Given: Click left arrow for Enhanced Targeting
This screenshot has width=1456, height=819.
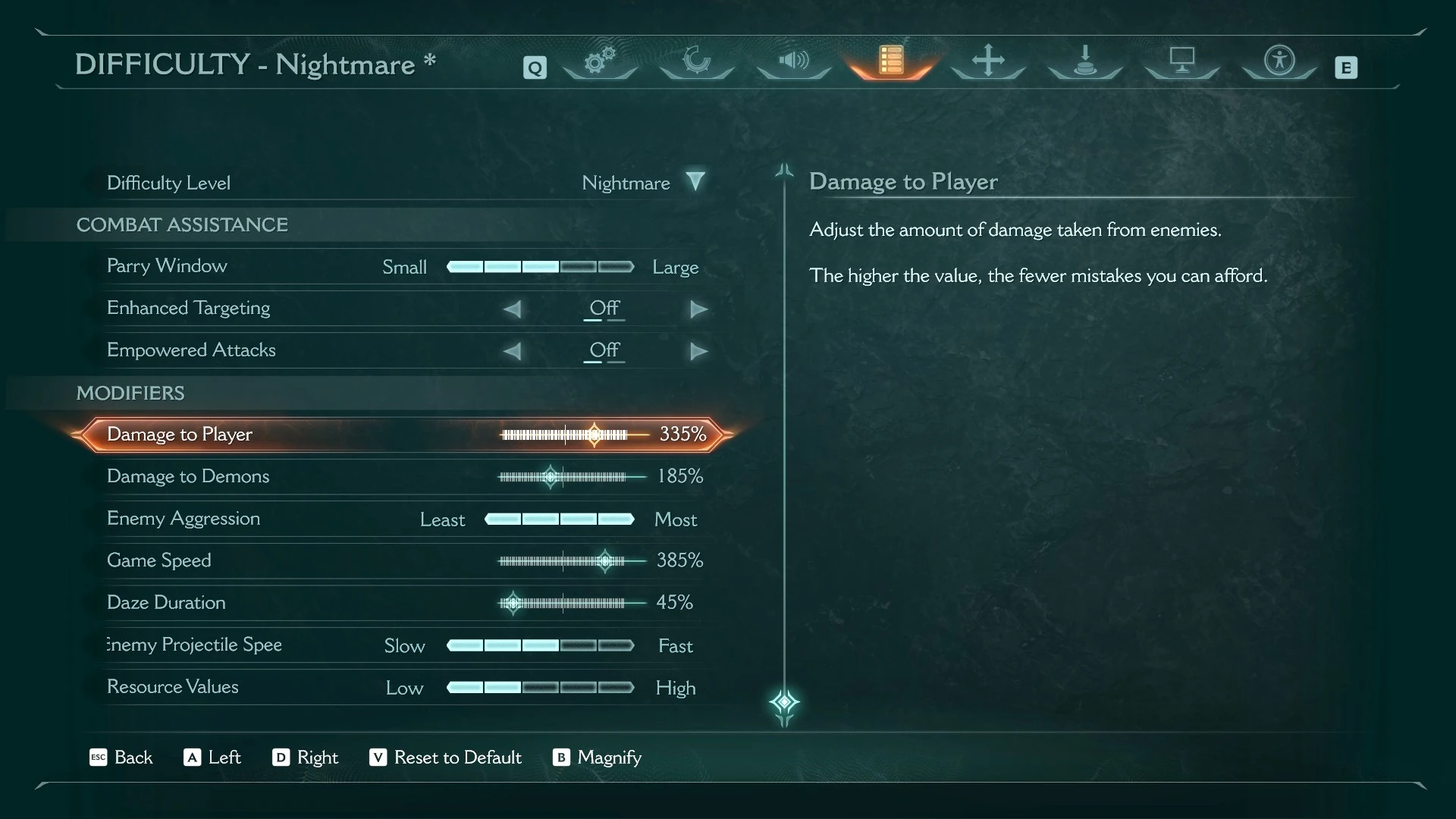Looking at the screenshot, I should pyautogui.click(x=513, y=309).
